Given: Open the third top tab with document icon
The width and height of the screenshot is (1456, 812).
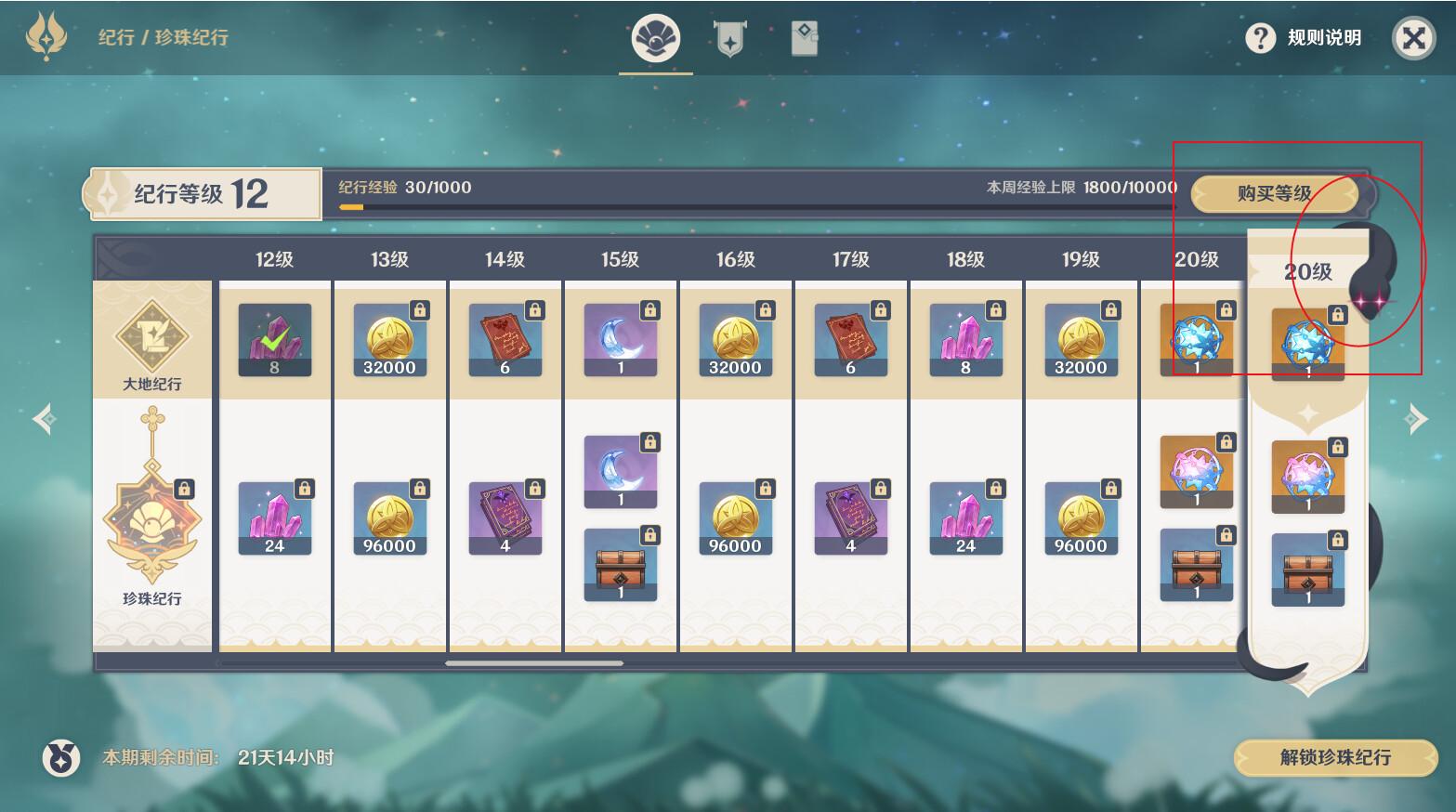Looking at the screenshot, I should click(804, 39).
